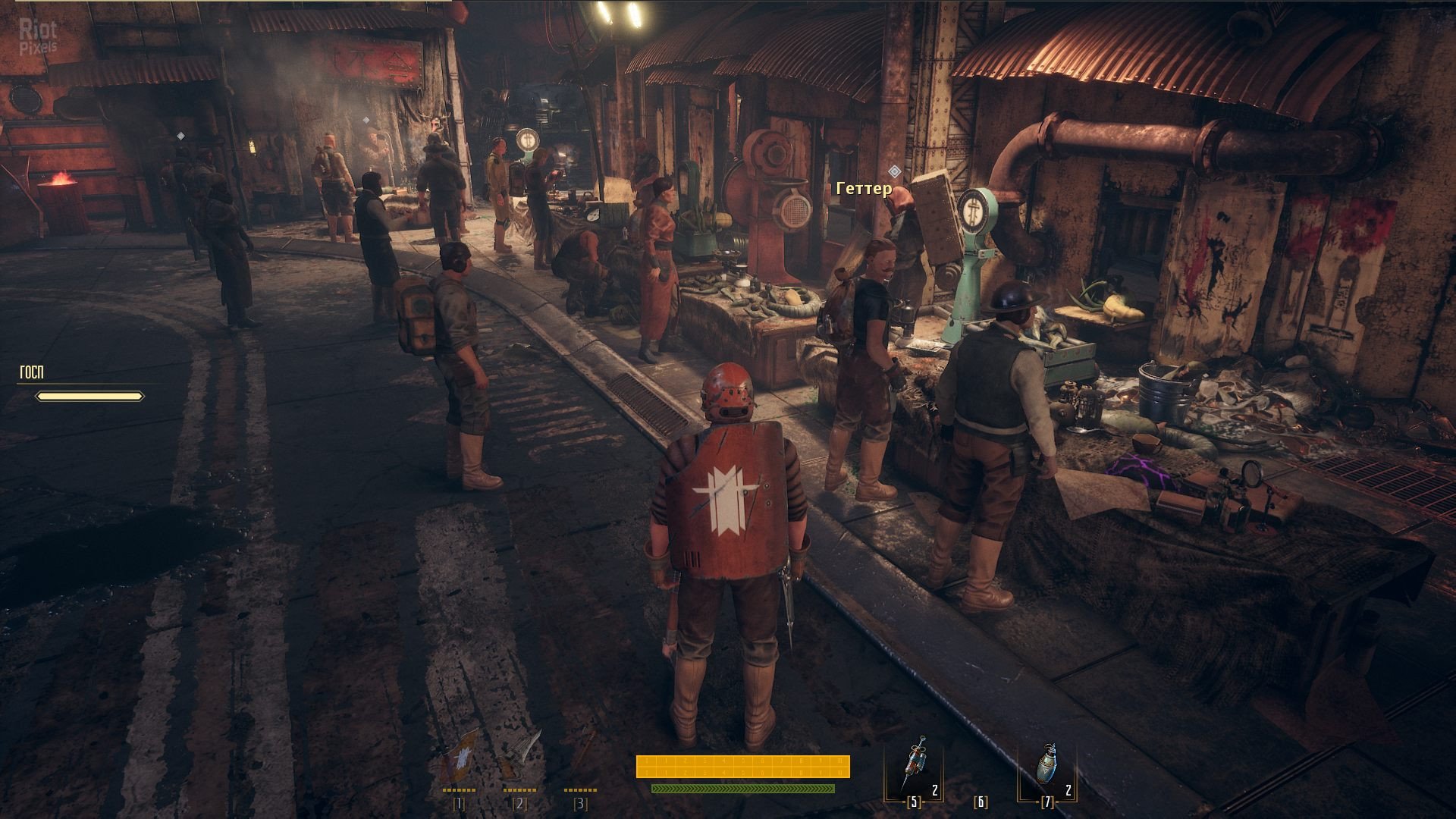Use the syringe consumable item

pos(914,766)
